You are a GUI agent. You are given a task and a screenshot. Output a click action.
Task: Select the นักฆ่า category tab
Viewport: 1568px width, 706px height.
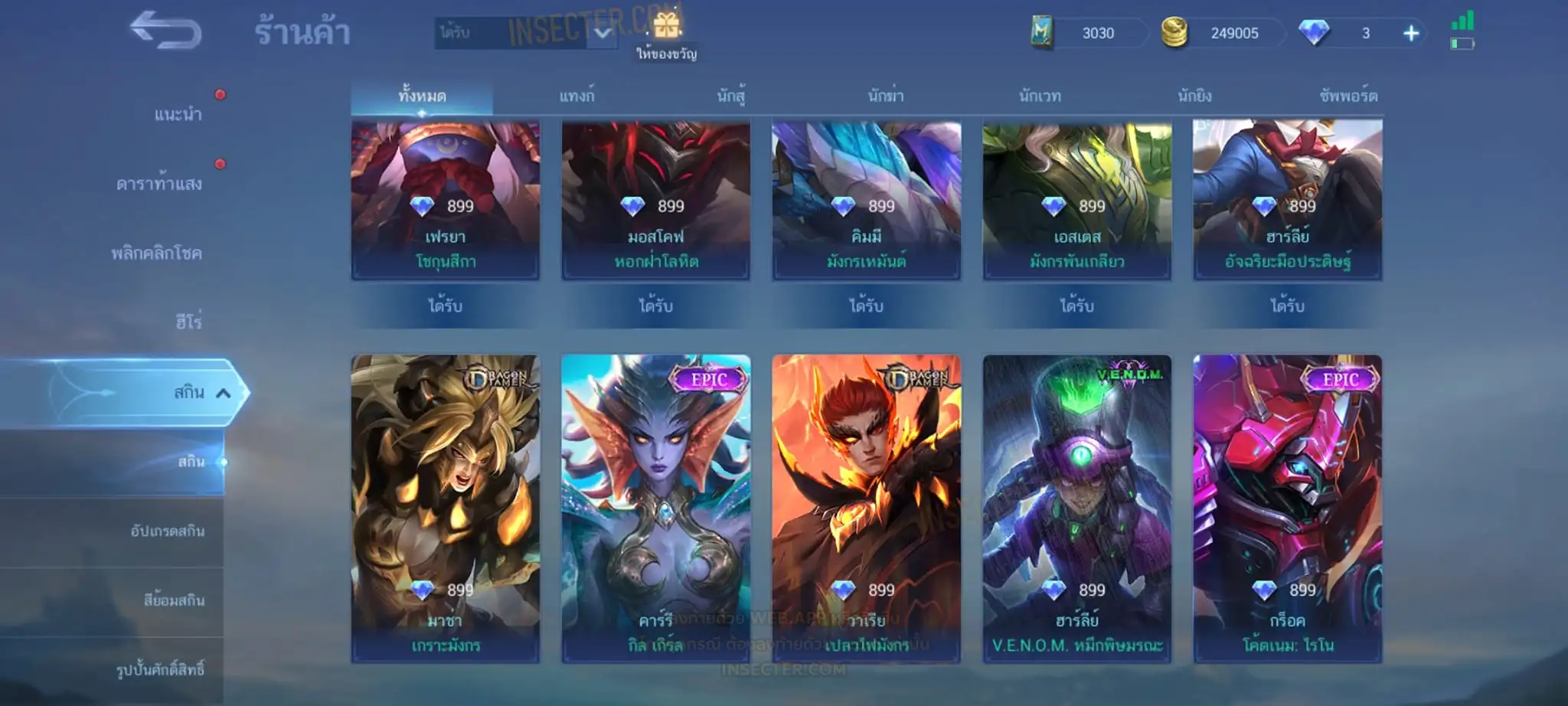point(886,96)
